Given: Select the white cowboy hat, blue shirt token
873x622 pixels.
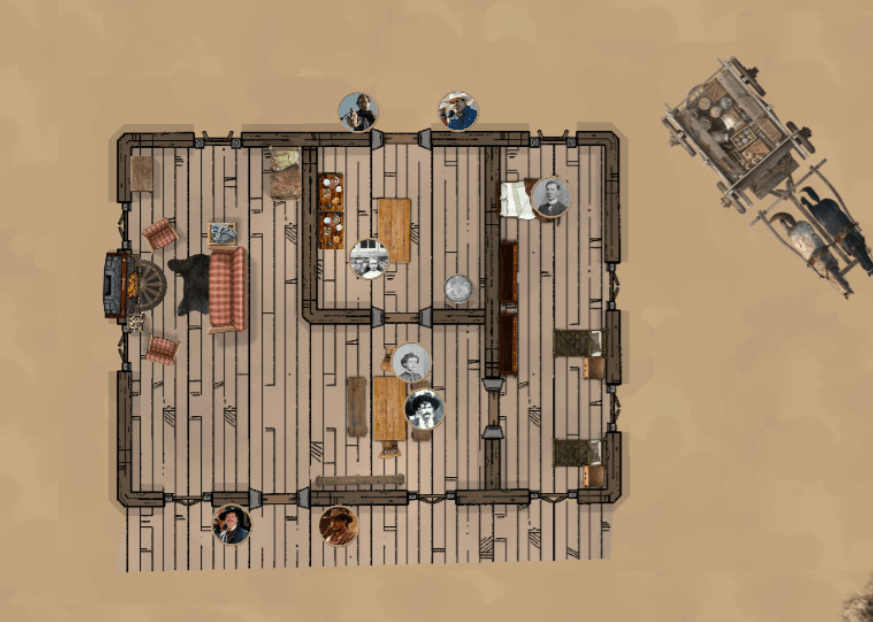Looking at the screenshot, I should coord(458,112).
